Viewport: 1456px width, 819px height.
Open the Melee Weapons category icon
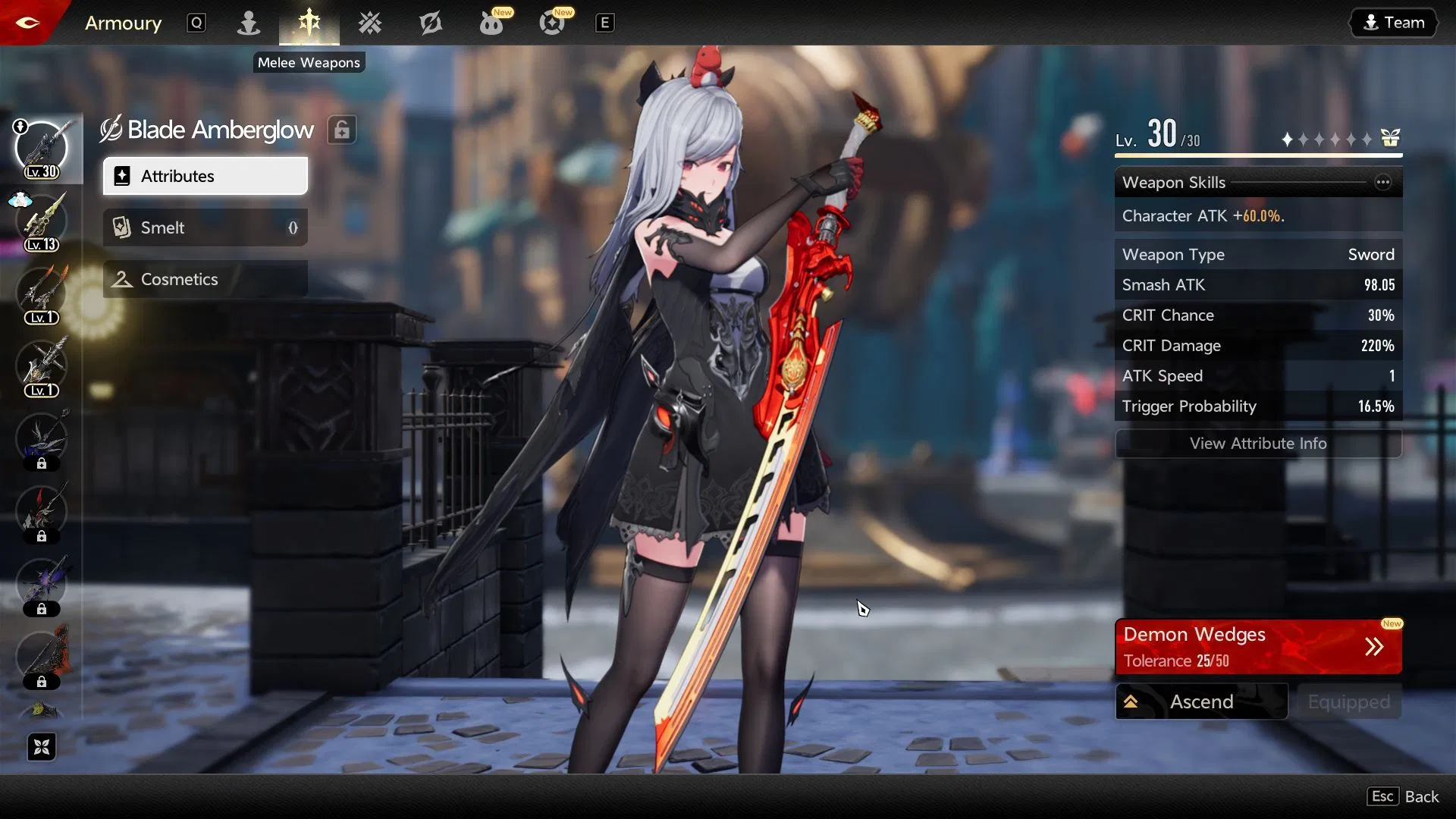tap(309, 23)
